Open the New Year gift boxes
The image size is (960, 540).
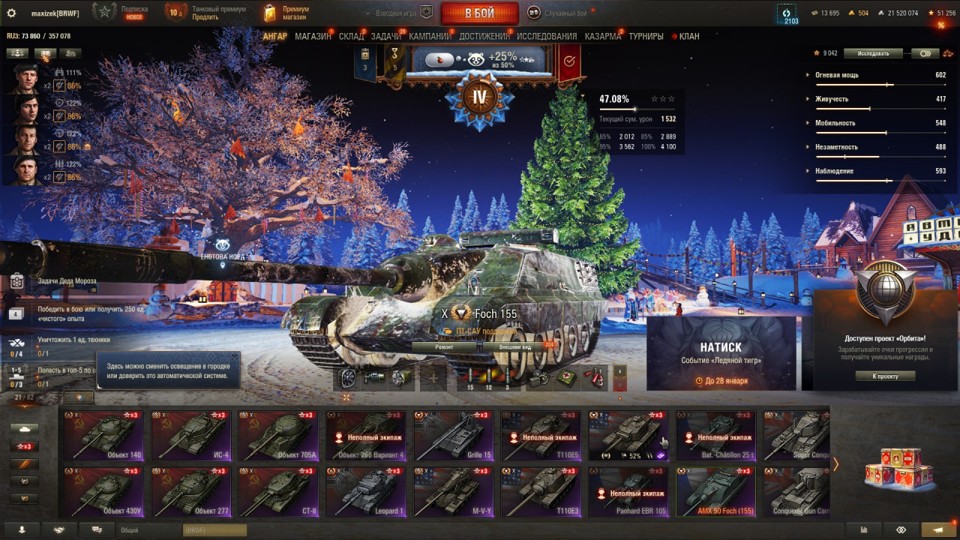point(891,466)
